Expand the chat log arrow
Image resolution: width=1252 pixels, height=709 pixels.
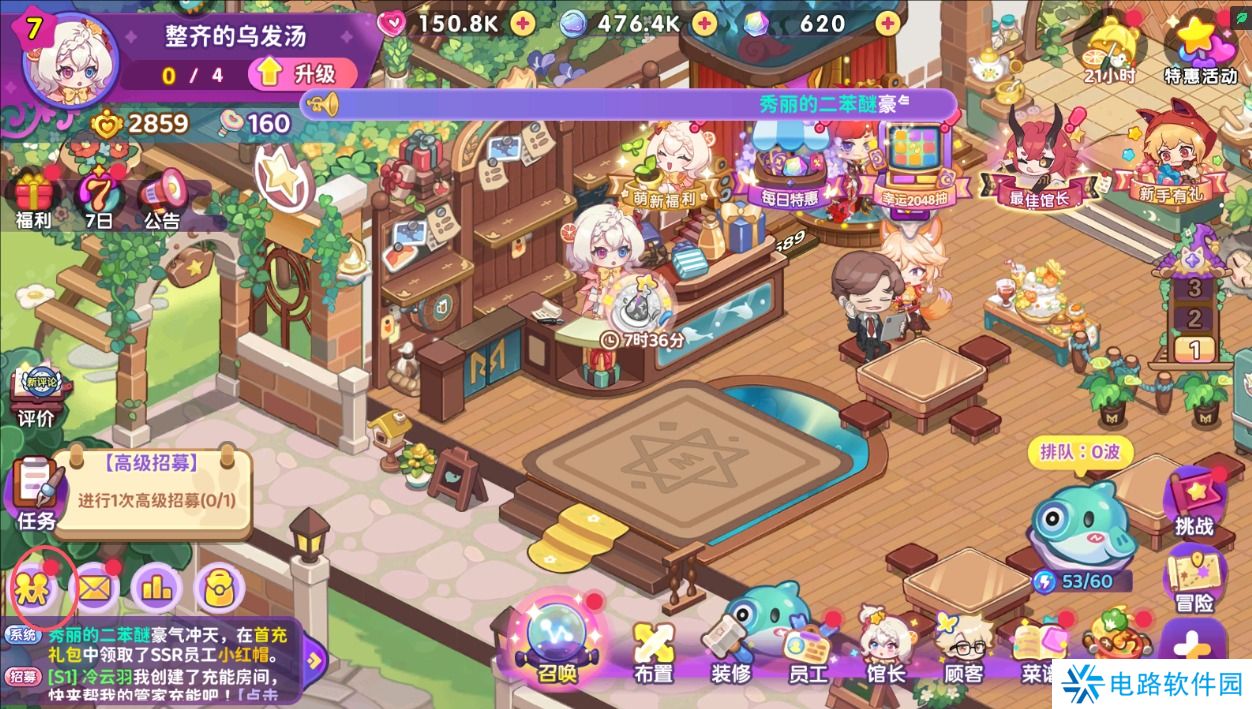pos(314,659)
